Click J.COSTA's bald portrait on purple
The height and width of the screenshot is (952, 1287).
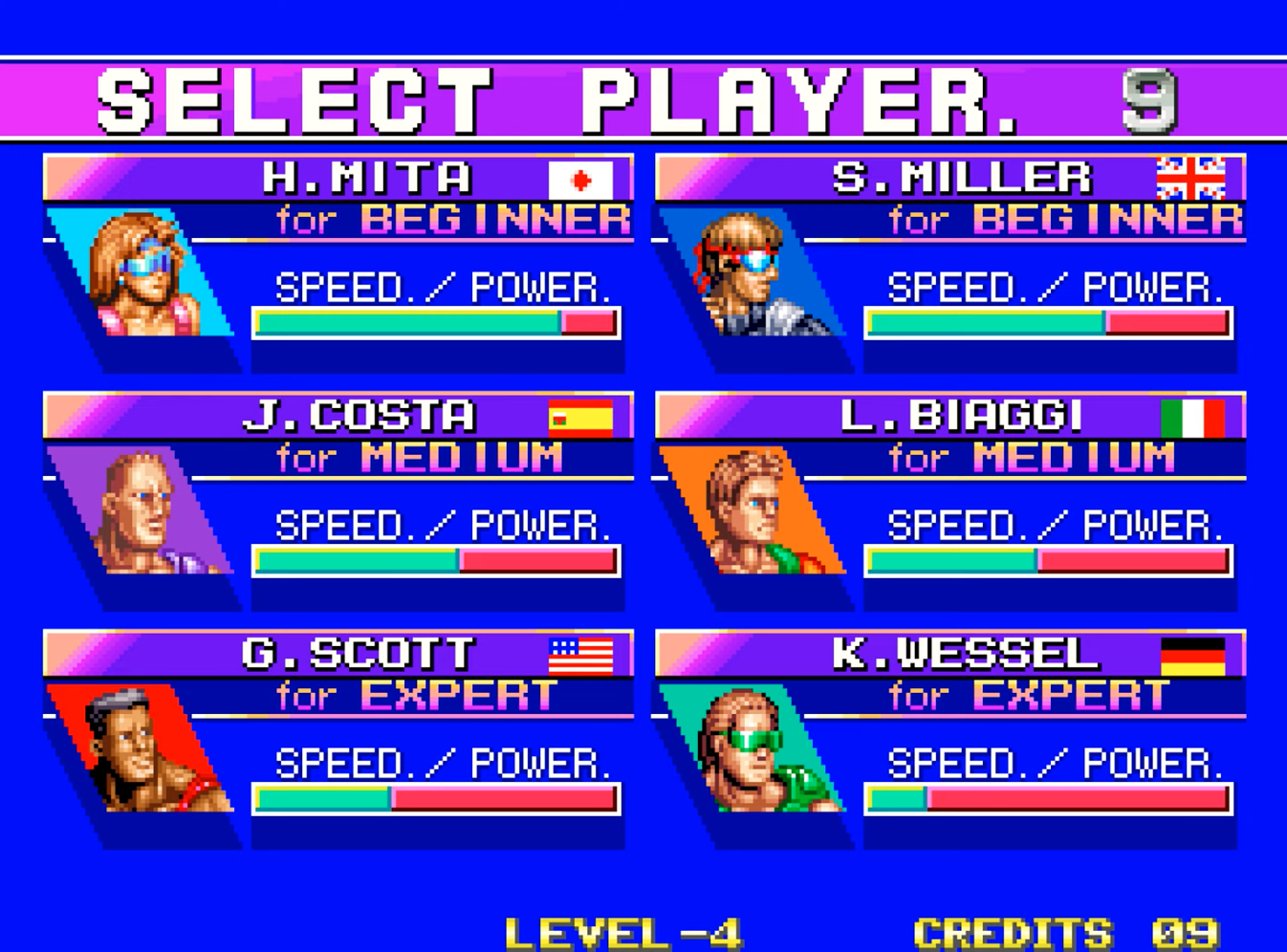pyautogui.click(x=142, y=512)
